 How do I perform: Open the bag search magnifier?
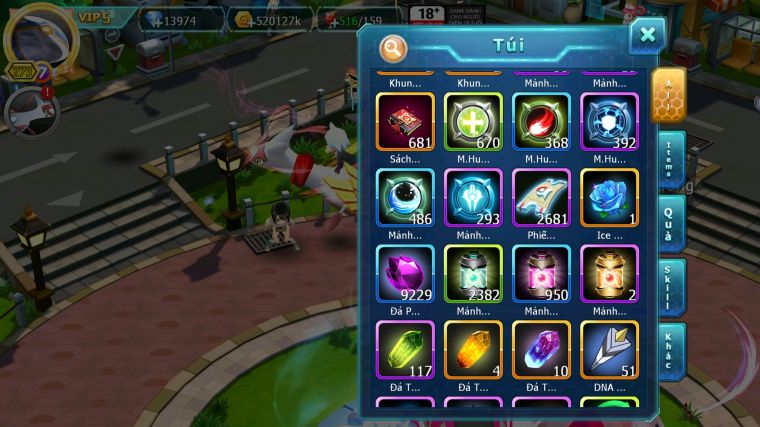pos(394,47)
